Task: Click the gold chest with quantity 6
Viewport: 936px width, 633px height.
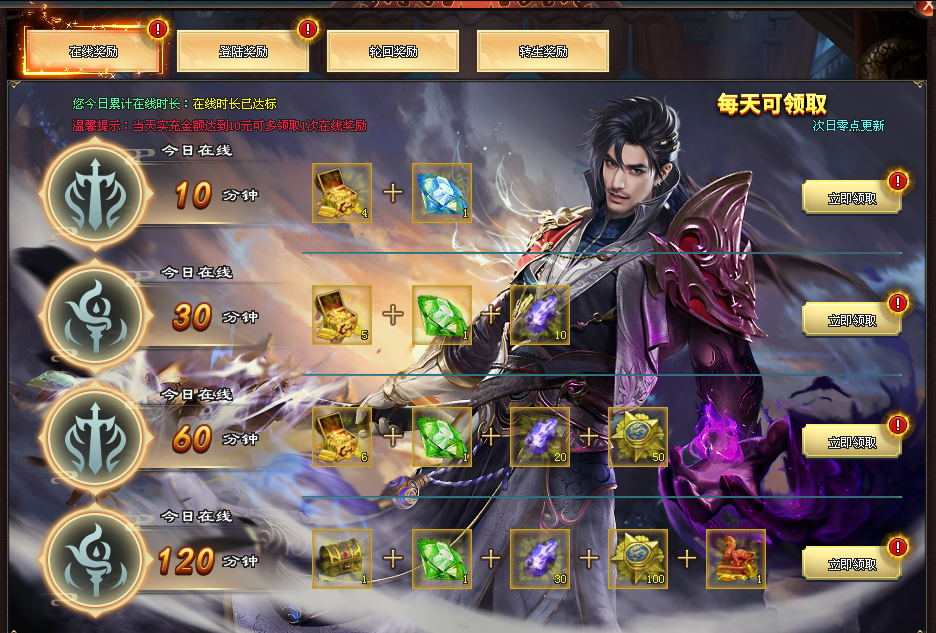Action: 342,437
